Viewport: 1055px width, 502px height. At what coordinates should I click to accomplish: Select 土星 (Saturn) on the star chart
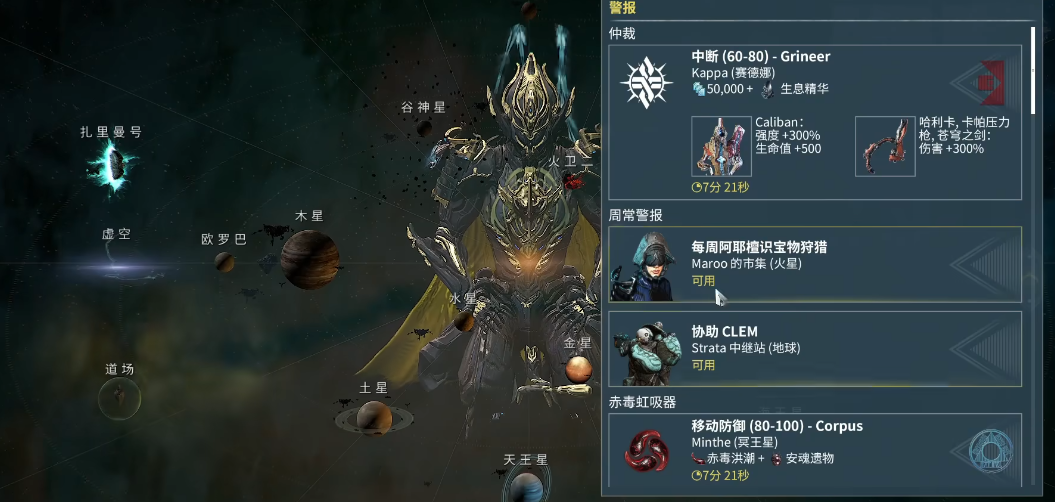point(373,416)
